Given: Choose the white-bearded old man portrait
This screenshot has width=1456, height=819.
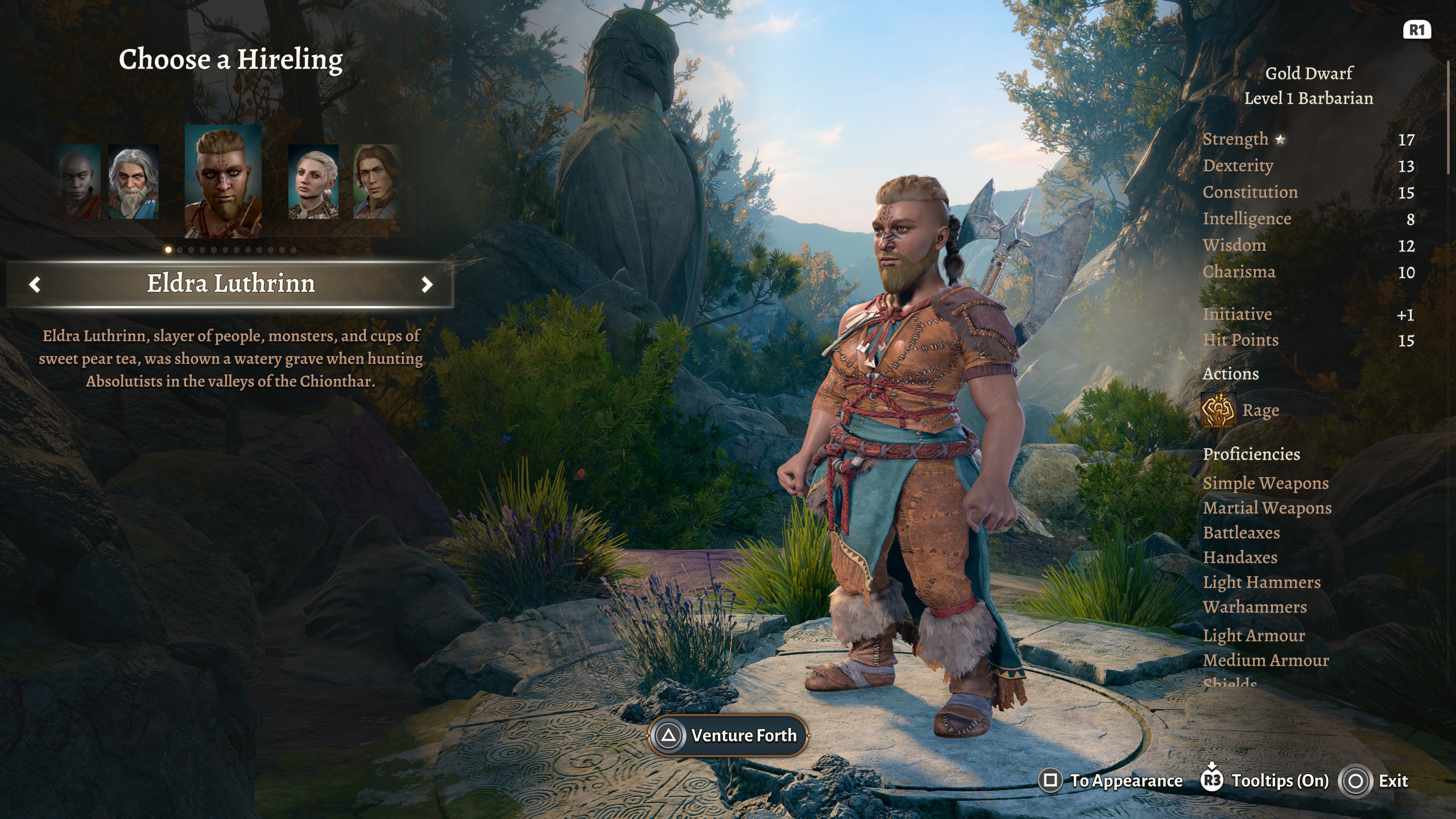Looking at the screenshot, I should coord(133,182).
